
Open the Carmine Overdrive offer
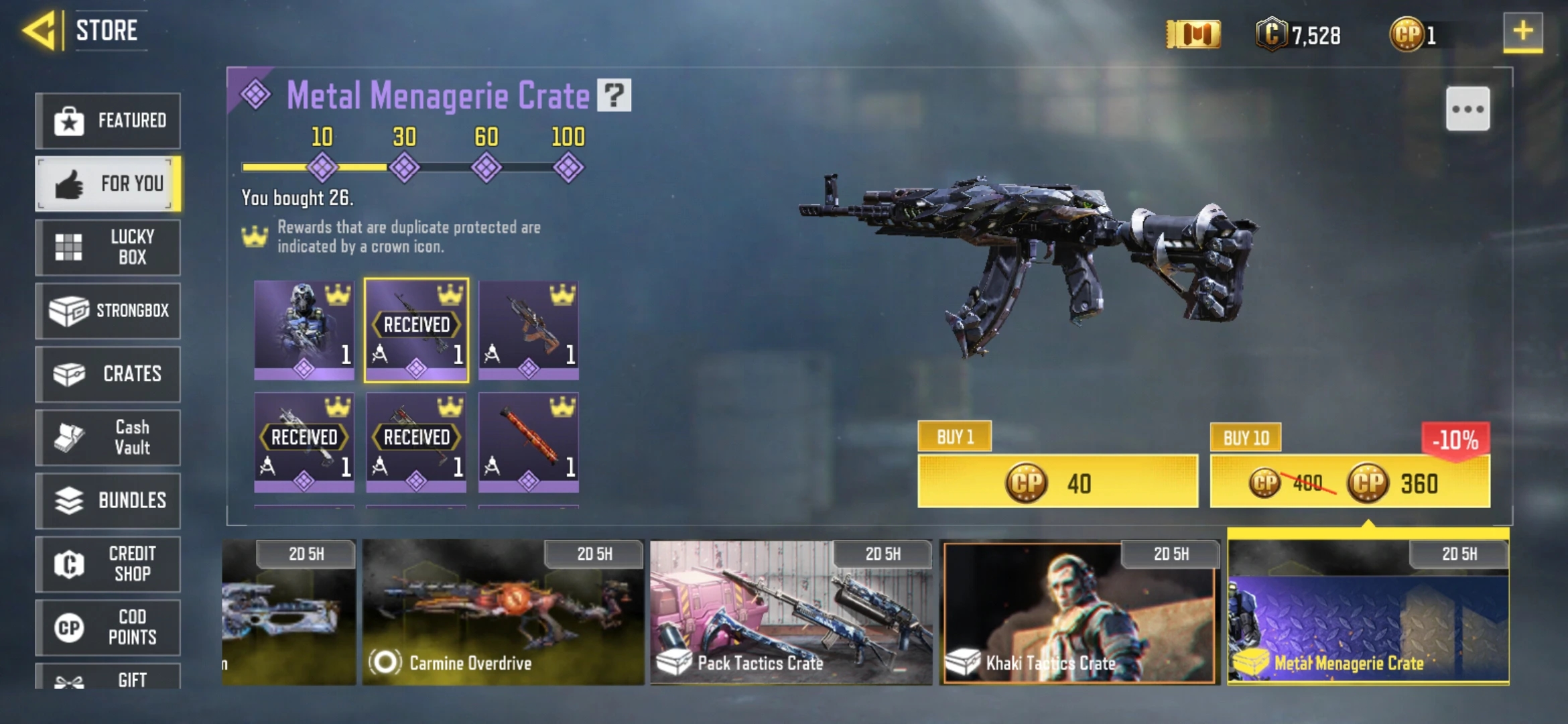point(503,613)
